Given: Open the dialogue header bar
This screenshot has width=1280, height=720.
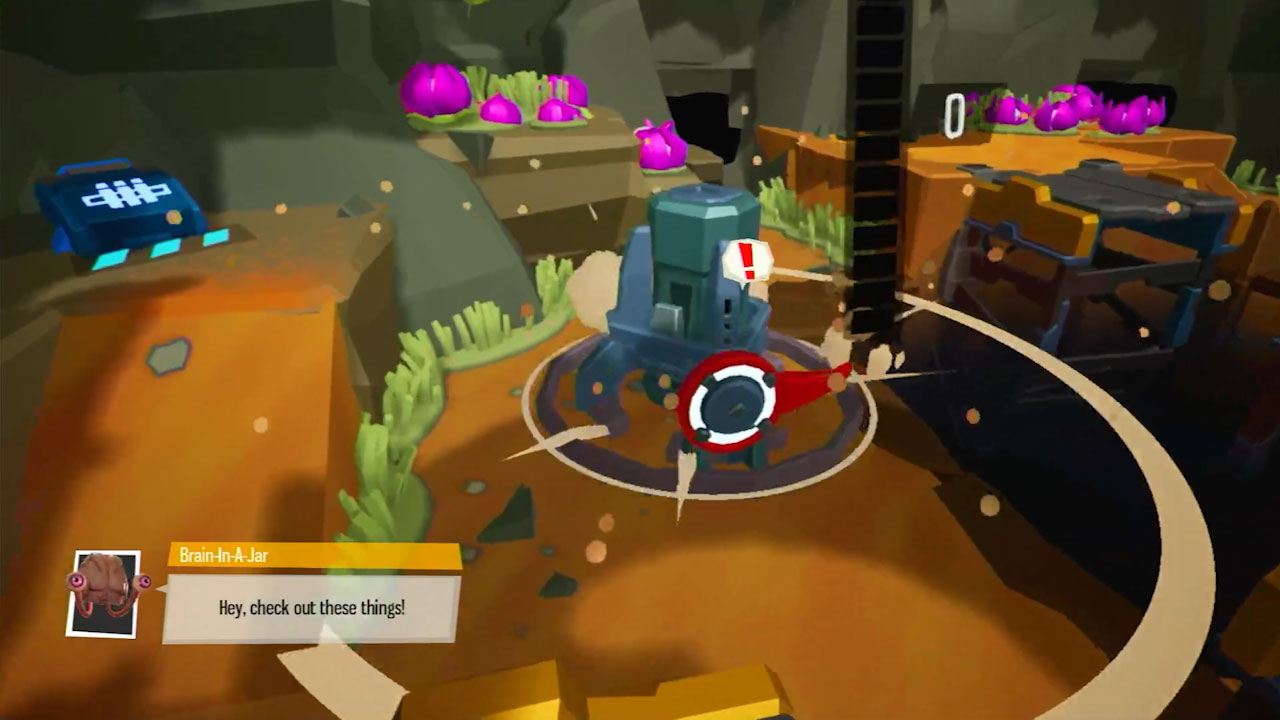Looking at the screenshot, I should coord(310,558).
